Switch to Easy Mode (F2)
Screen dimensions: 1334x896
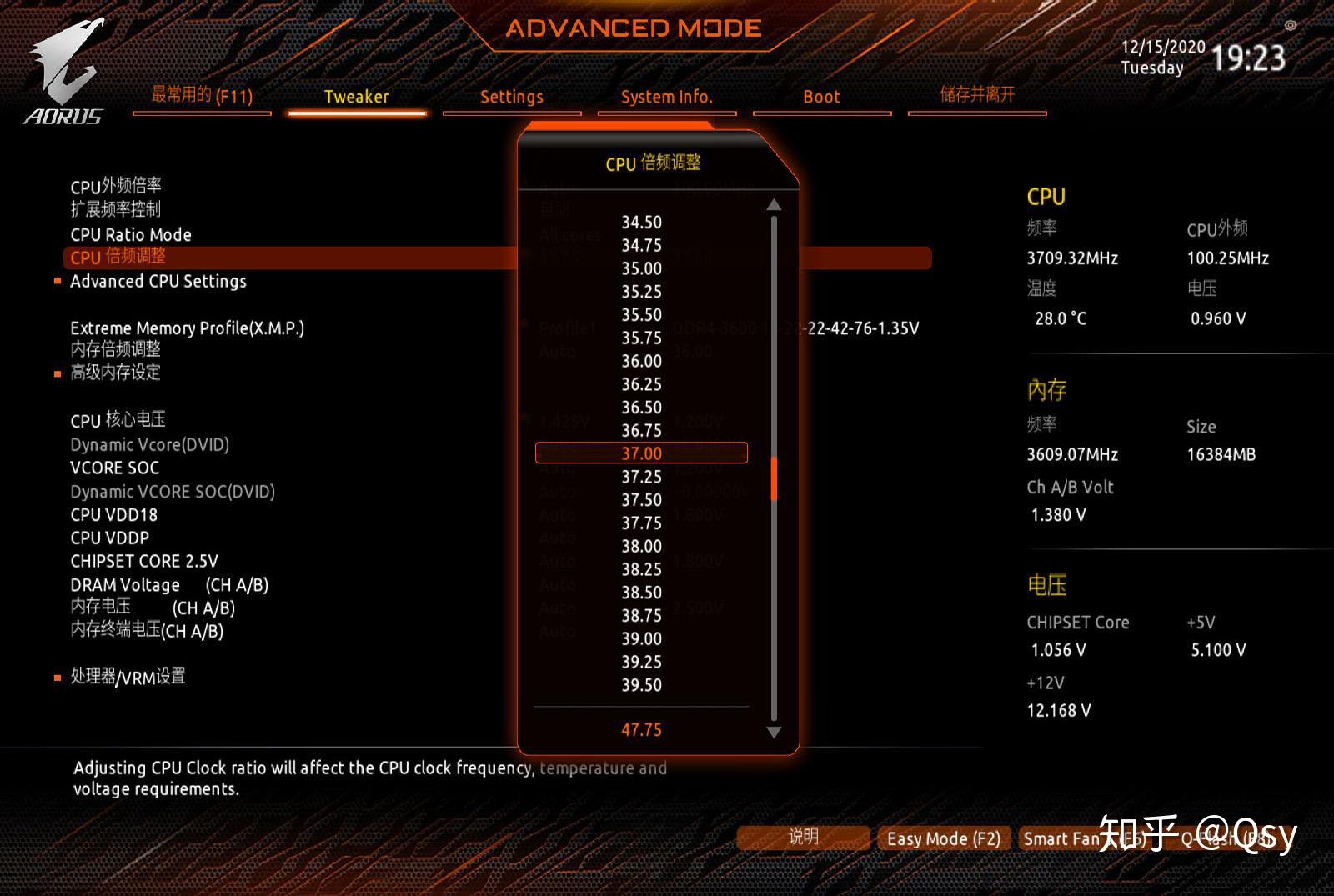[x=943, y=838]
